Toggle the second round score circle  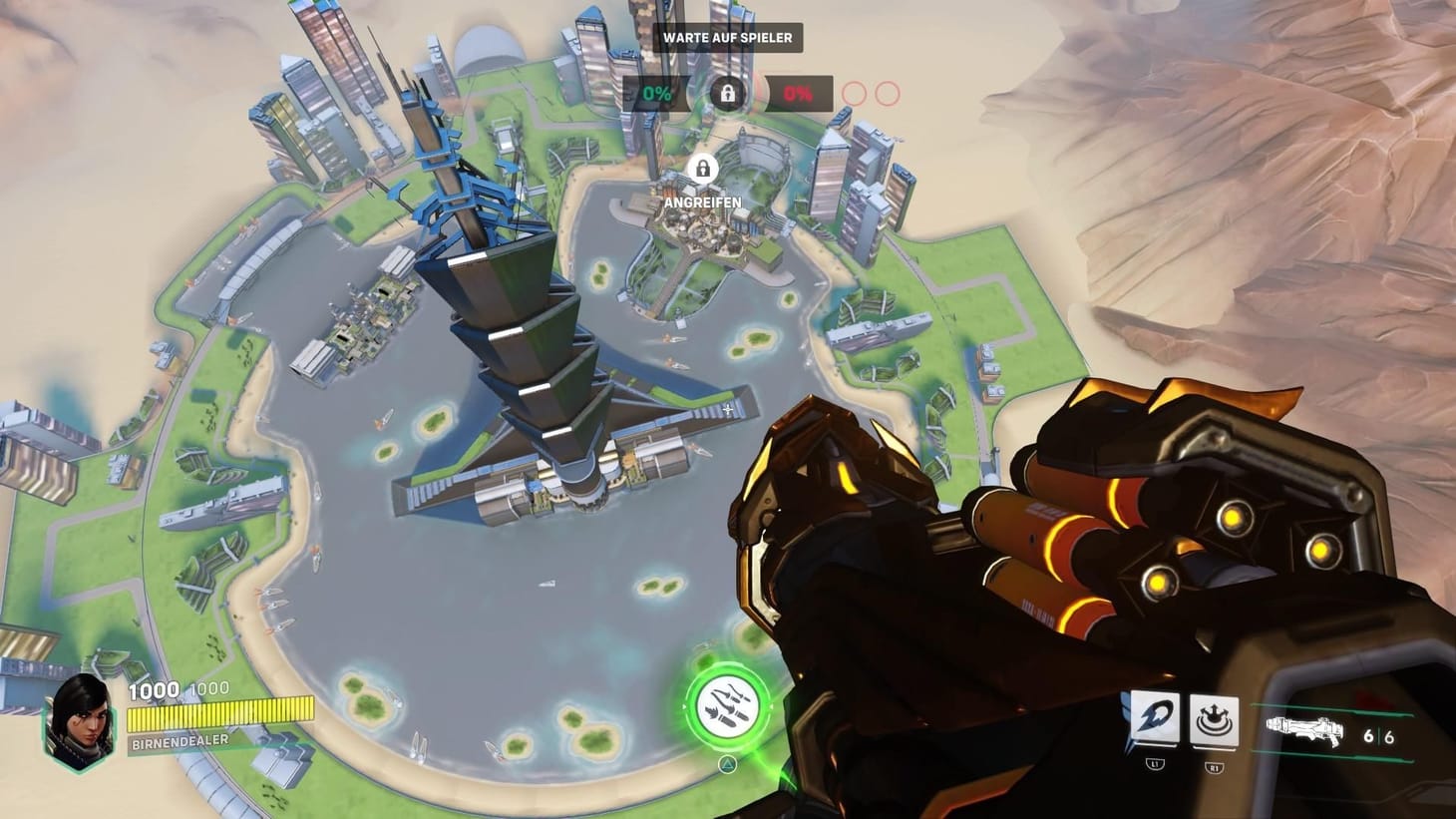[887, 95]
